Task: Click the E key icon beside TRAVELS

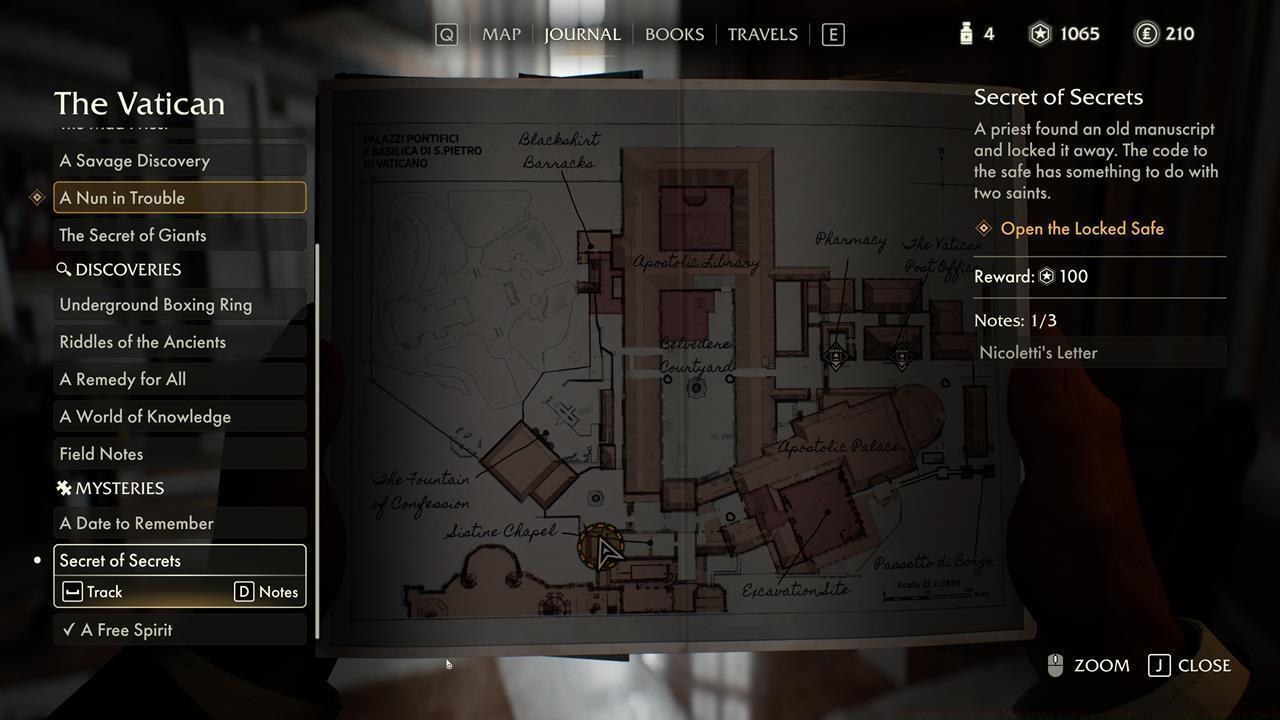Action: (833, 33)
